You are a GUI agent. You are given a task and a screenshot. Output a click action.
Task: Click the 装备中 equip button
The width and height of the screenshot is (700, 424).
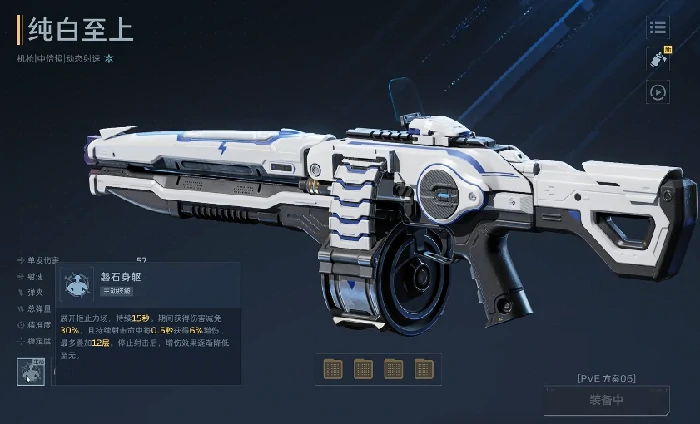[606, 402]
